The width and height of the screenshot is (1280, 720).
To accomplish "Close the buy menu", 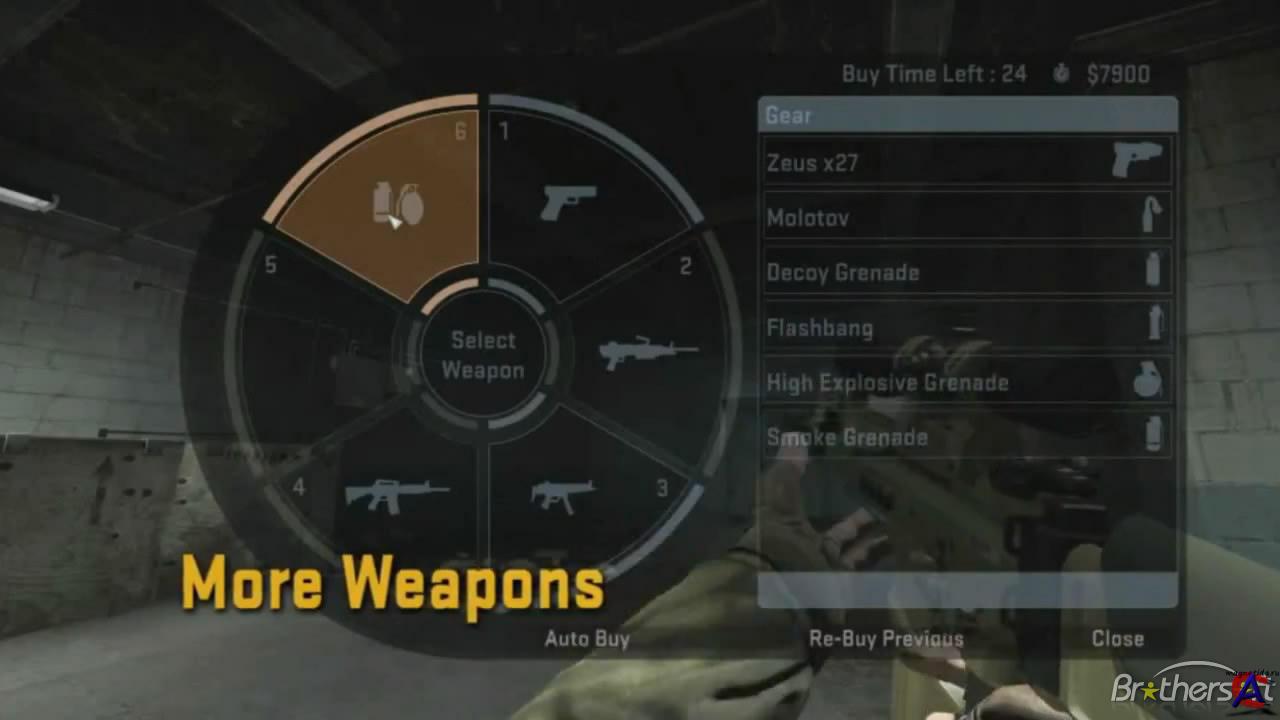I will pyautogui.click(x=1117, y=639).
